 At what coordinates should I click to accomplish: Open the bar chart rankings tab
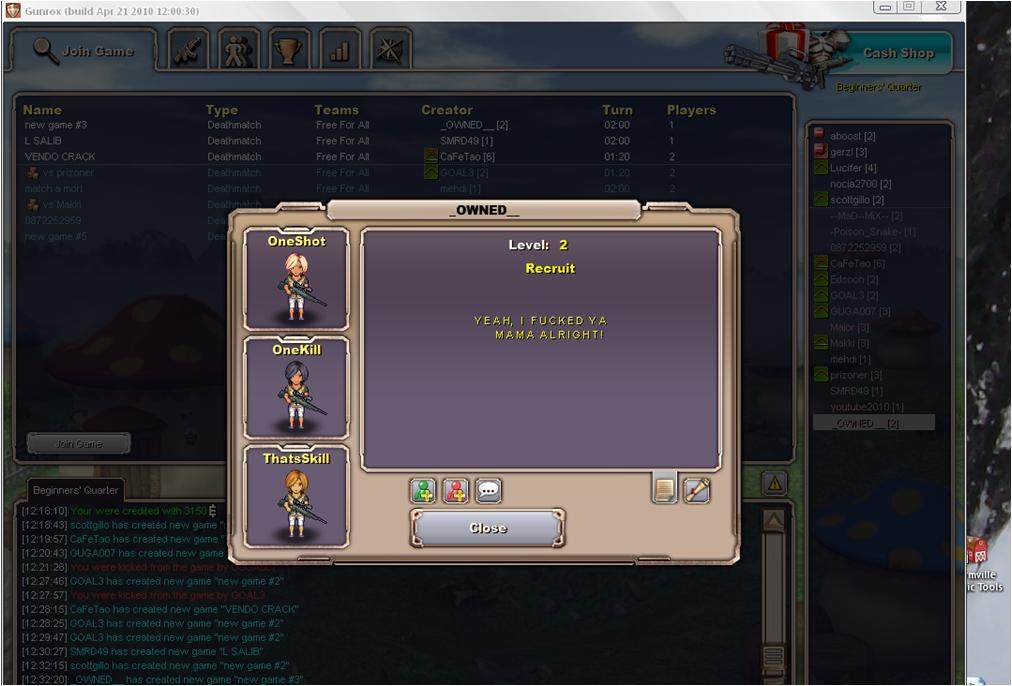pyautogui.click(x=339, y=51)
